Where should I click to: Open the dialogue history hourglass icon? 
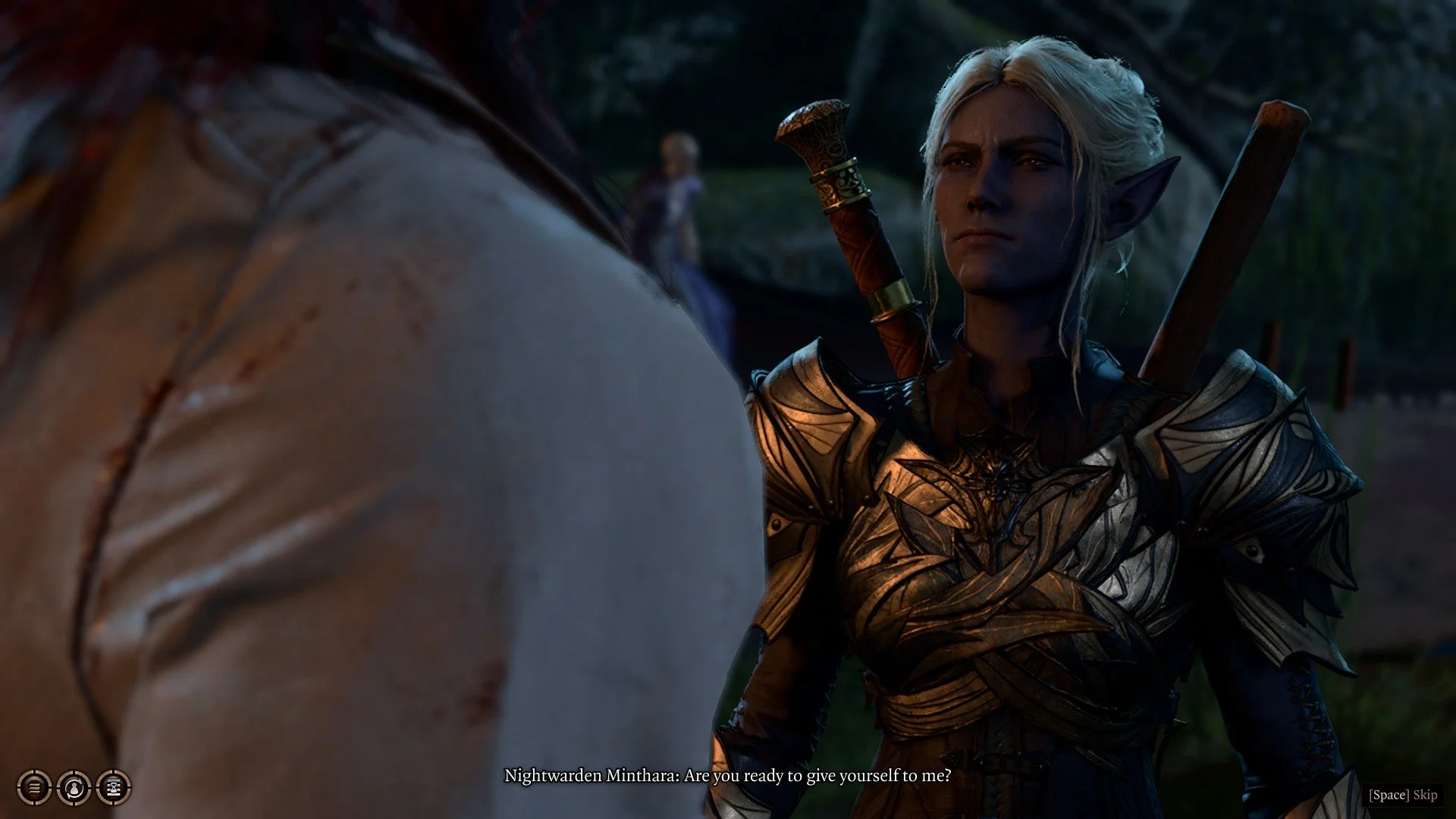(114, 788)
